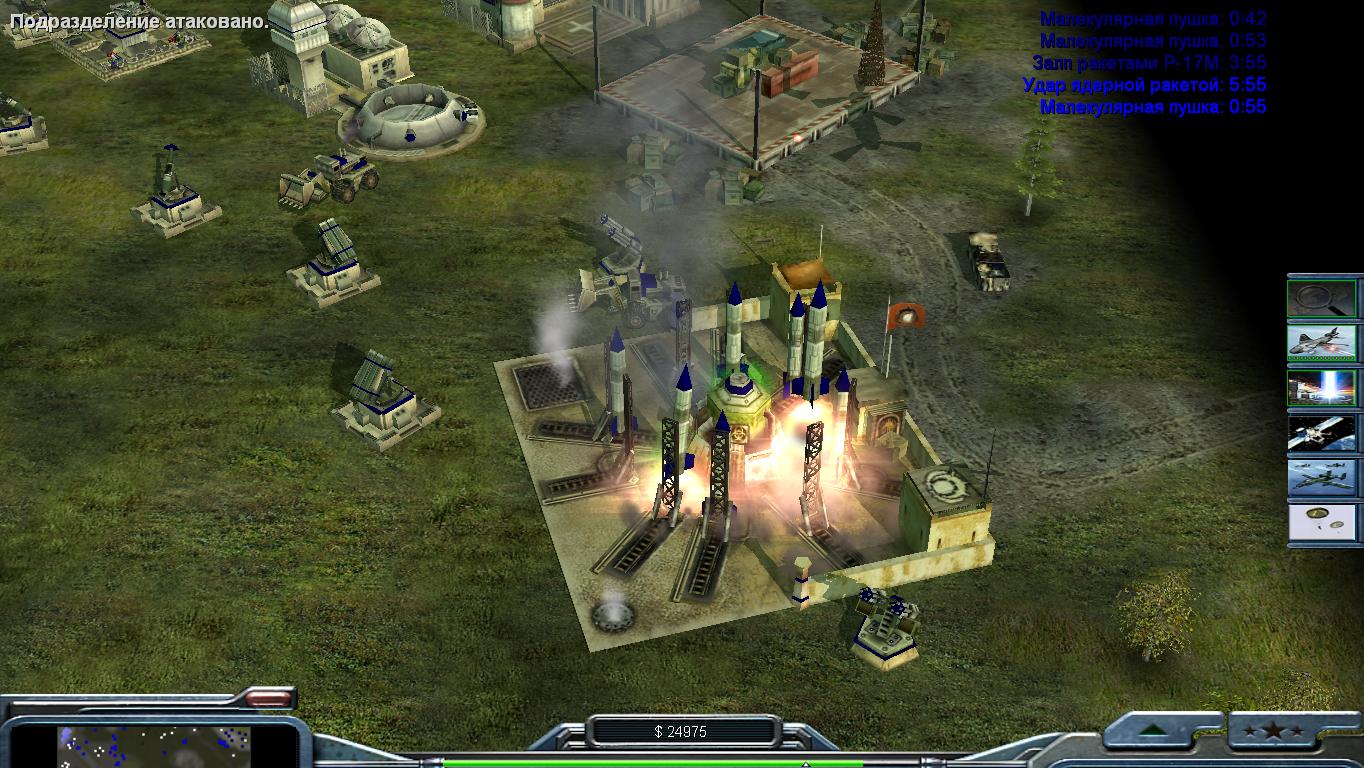Launch the jet aircraft strike power
The width and height of the screenshot is (1364, 768).
click(1322, 343)
